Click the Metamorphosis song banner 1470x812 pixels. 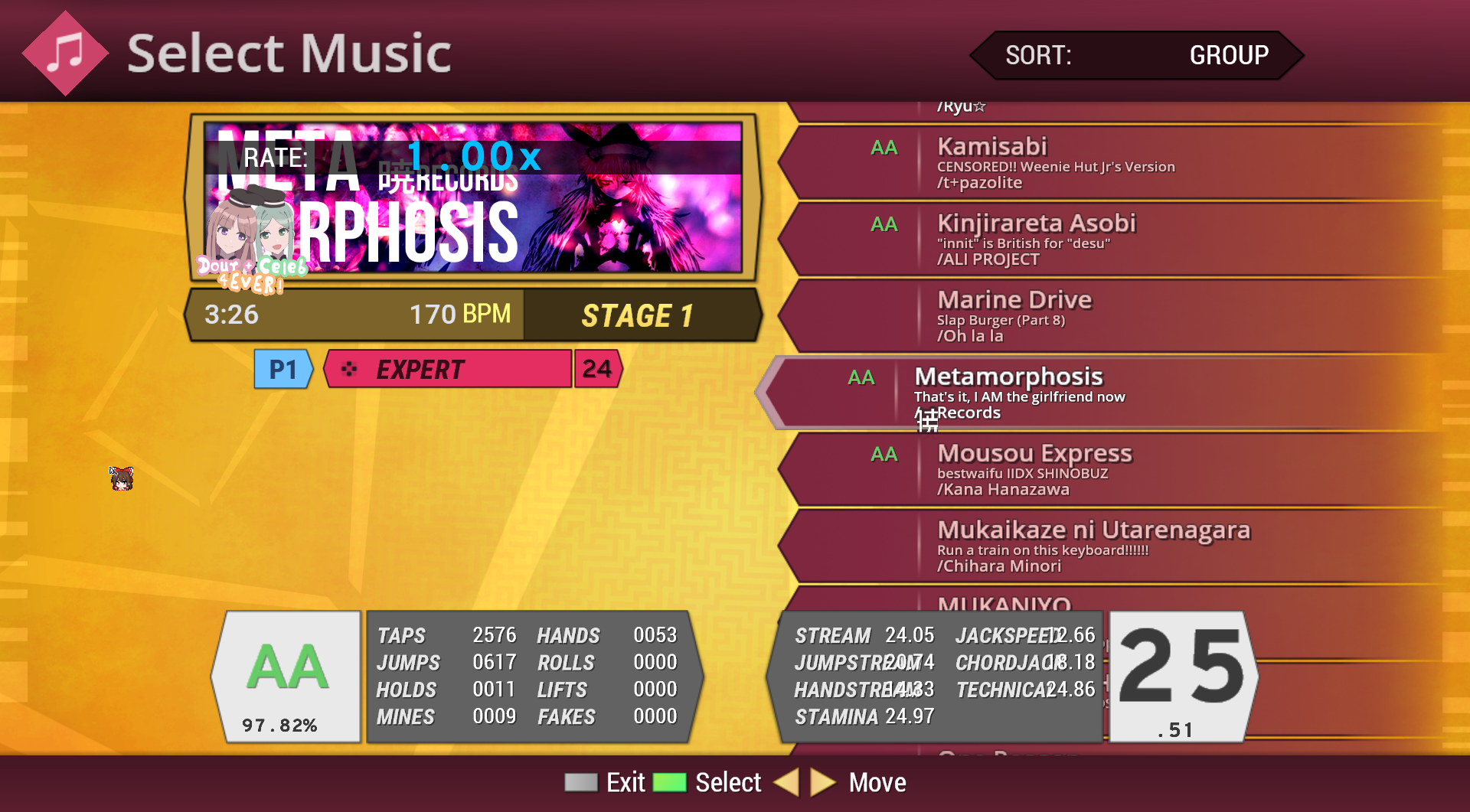click(x=472, y=198)
